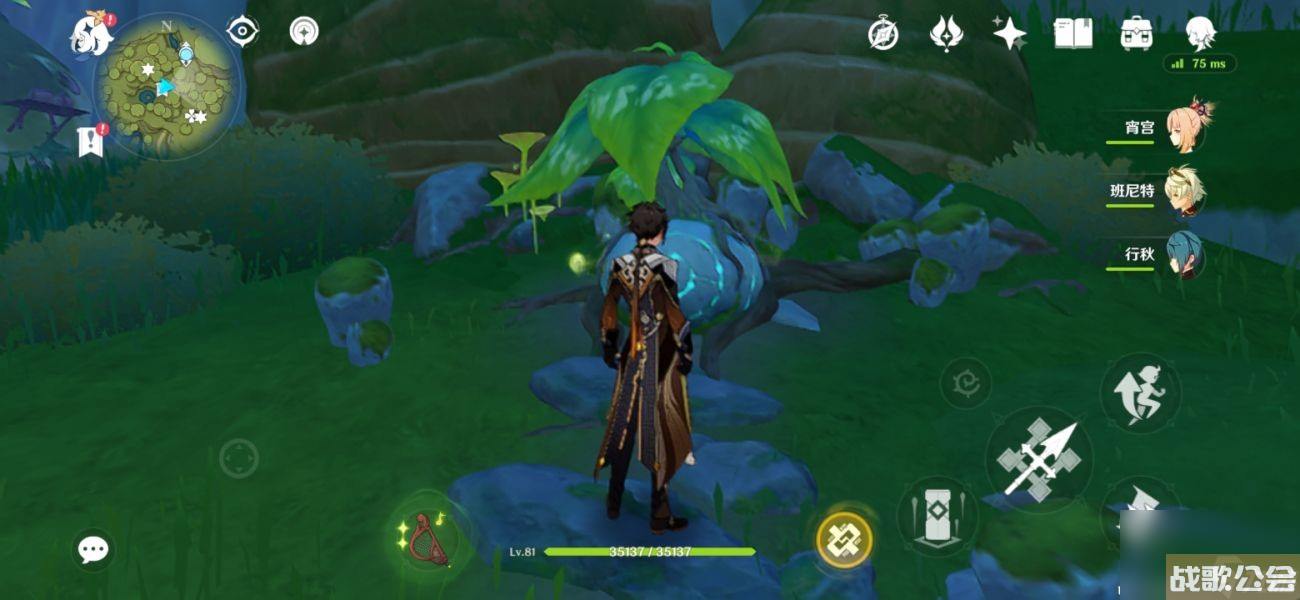The height and width of the screenshot is (600, 1300).
Task: Tap the spear normal attack button
Action: point(1039,460)
